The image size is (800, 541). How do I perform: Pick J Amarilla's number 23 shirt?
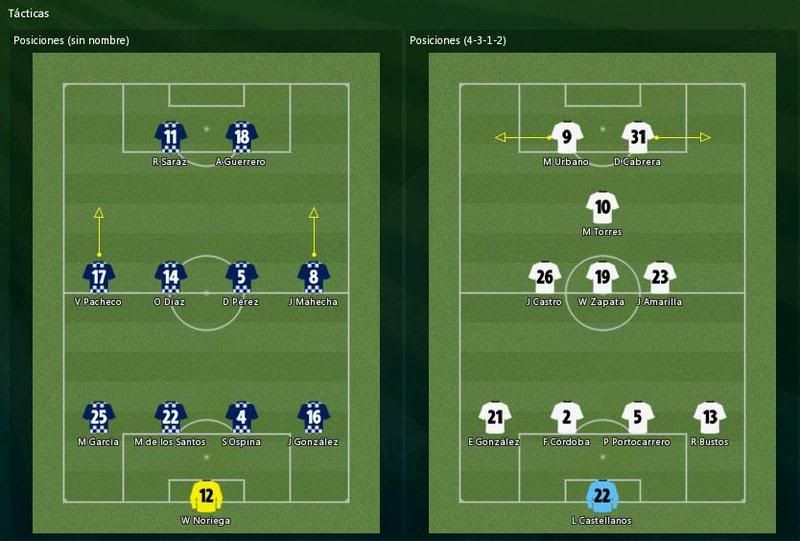[659, 277]
